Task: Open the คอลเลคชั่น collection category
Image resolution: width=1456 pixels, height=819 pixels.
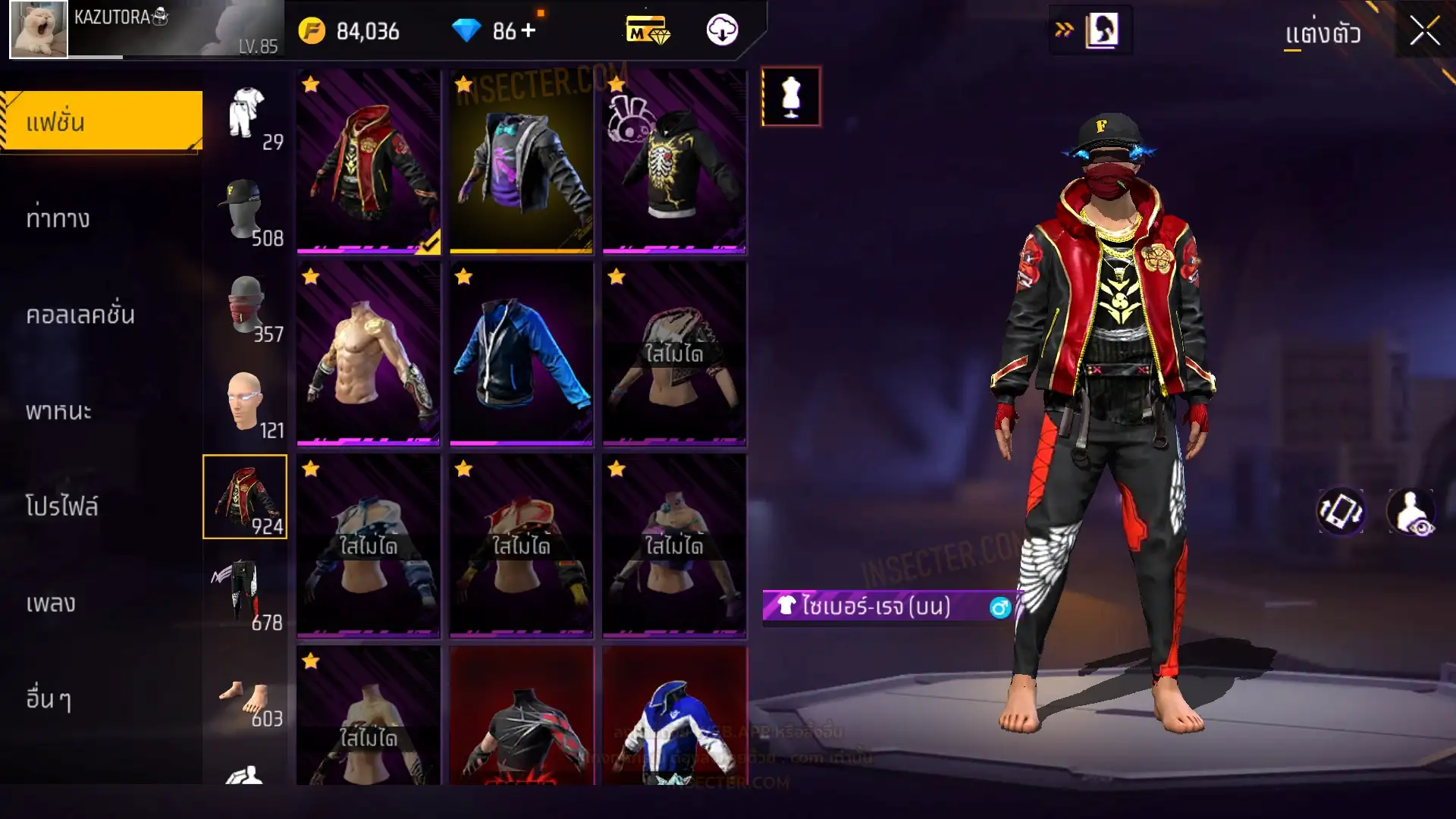Action: pos(80,315)
